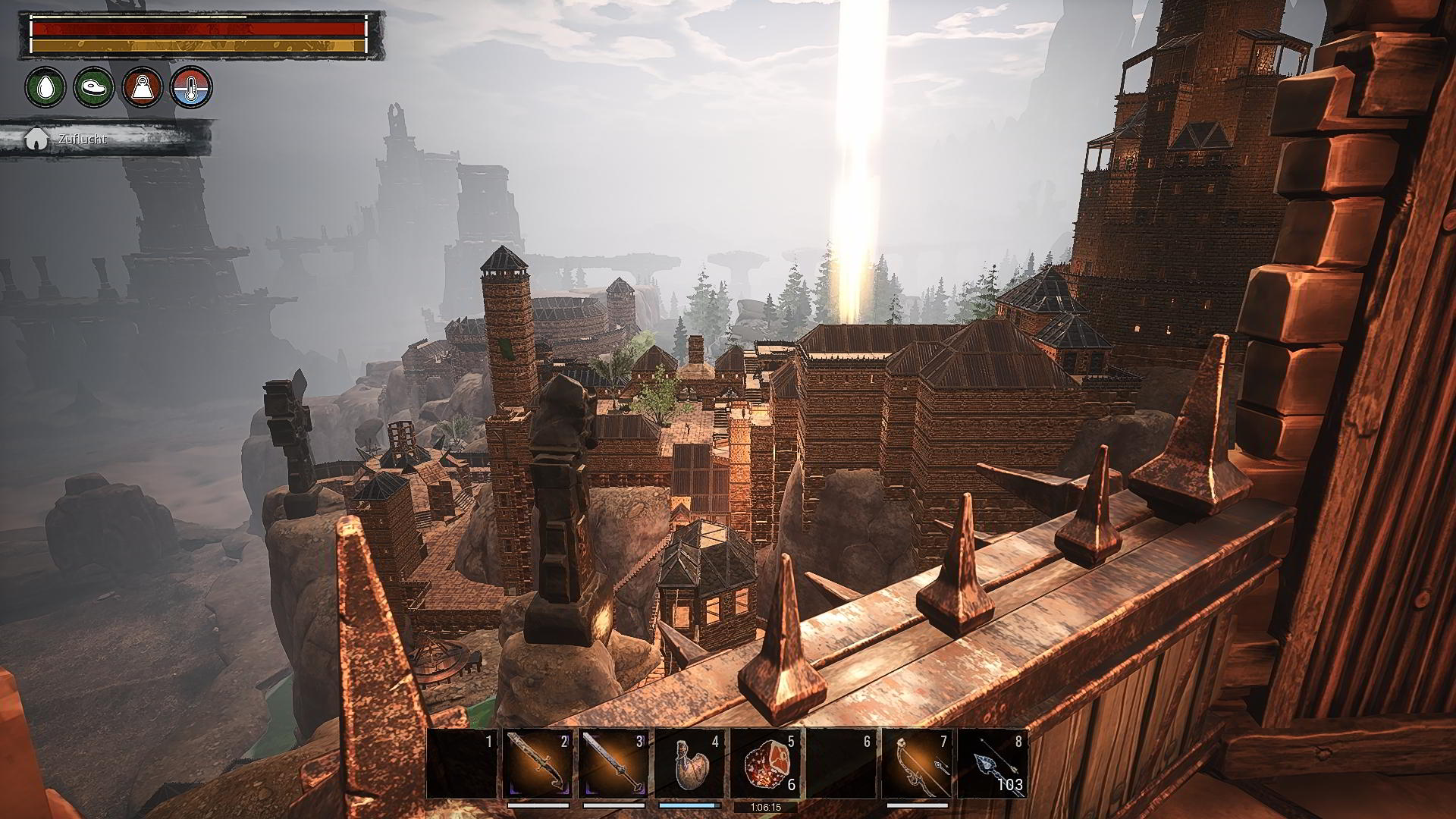Click the meat steak hunger icon
The width and height of the screenshot is (1456, 819).
click(x=94, y=87)
